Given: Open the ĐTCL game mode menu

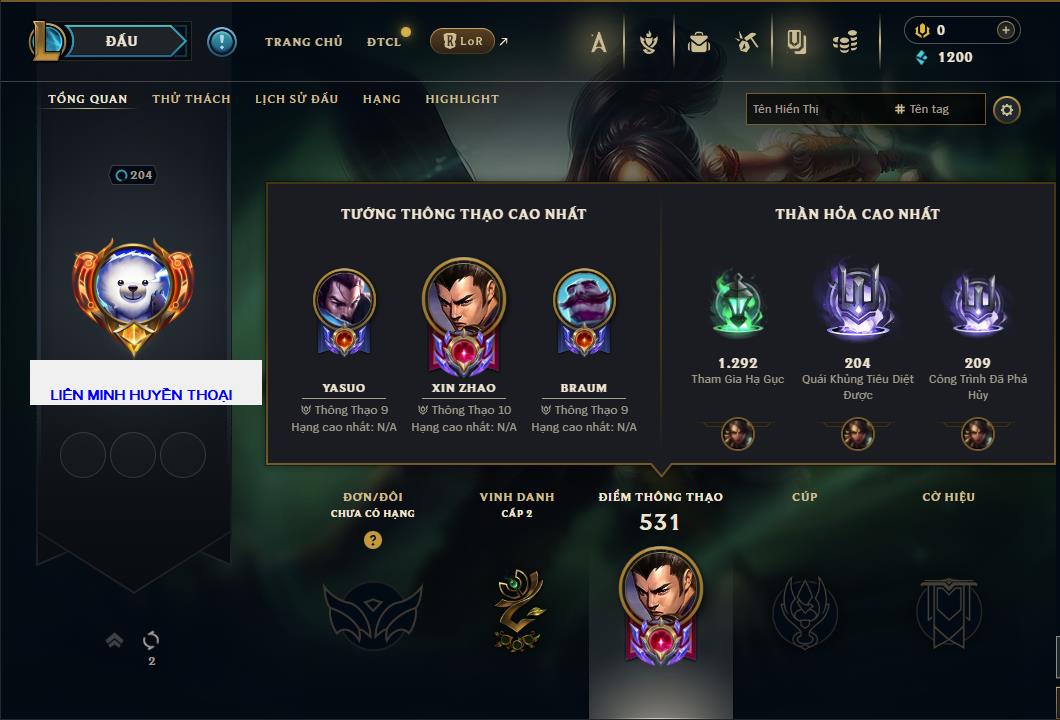Looking at the screenshot, I should (x=384, y=42).
